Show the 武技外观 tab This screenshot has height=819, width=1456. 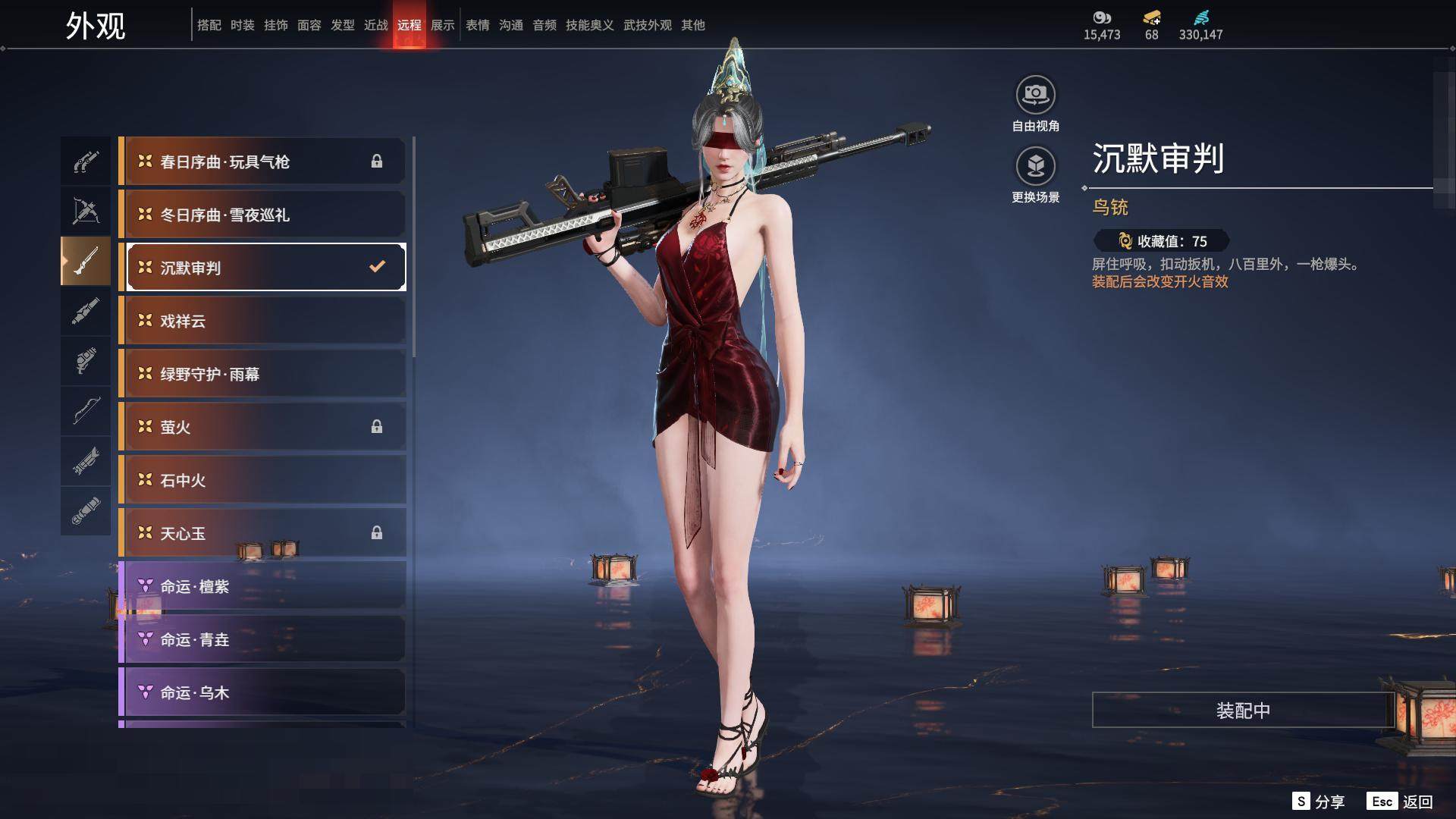click(648, 25)
